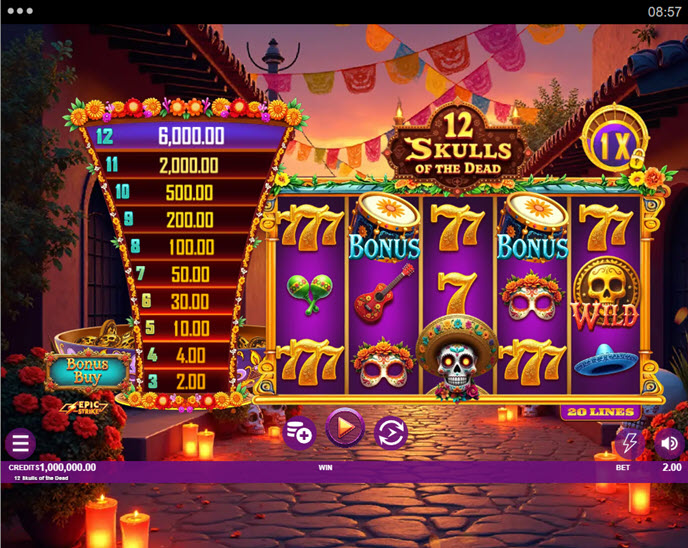
Task: Spin the reels with the play button
Action: click(x=344, y=430)
